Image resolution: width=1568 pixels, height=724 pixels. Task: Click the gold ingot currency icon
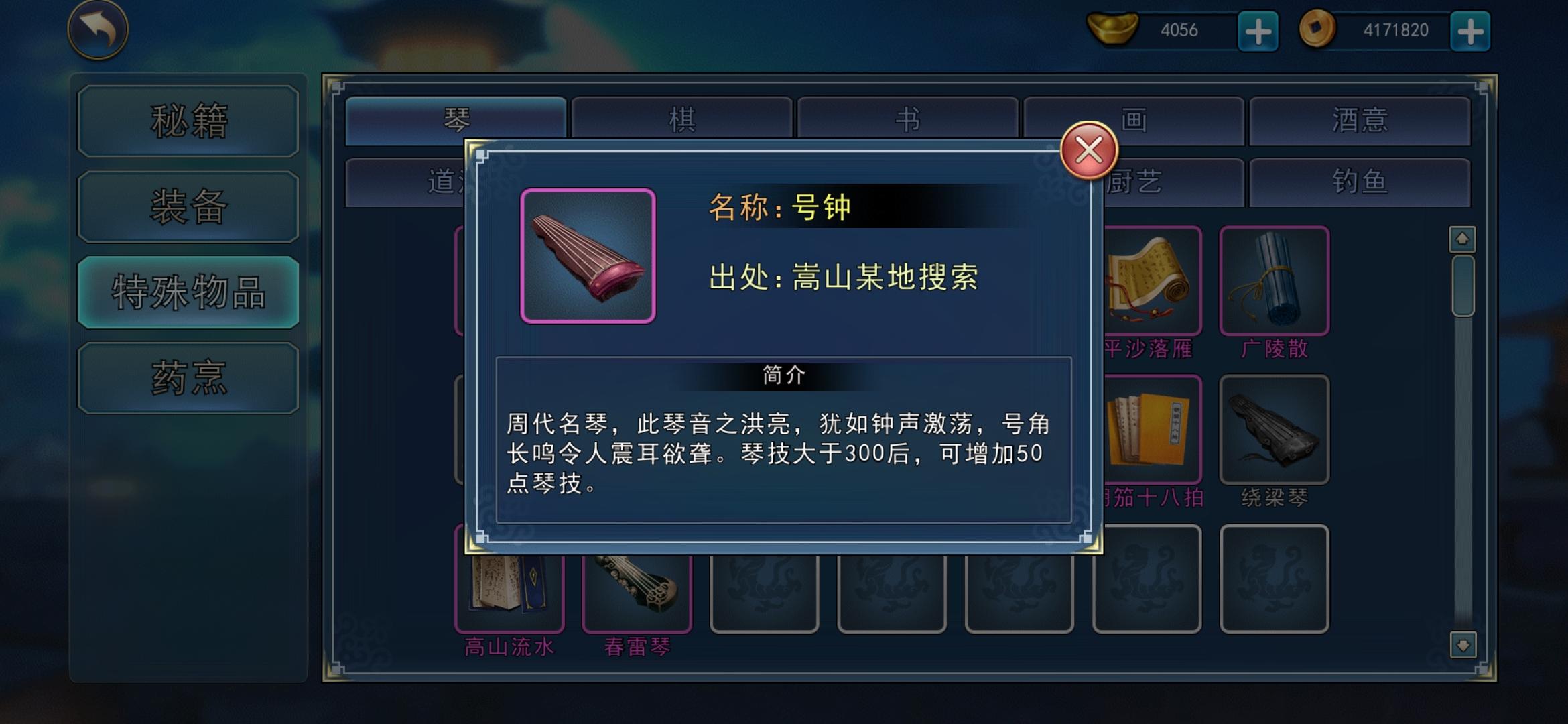1112,29
